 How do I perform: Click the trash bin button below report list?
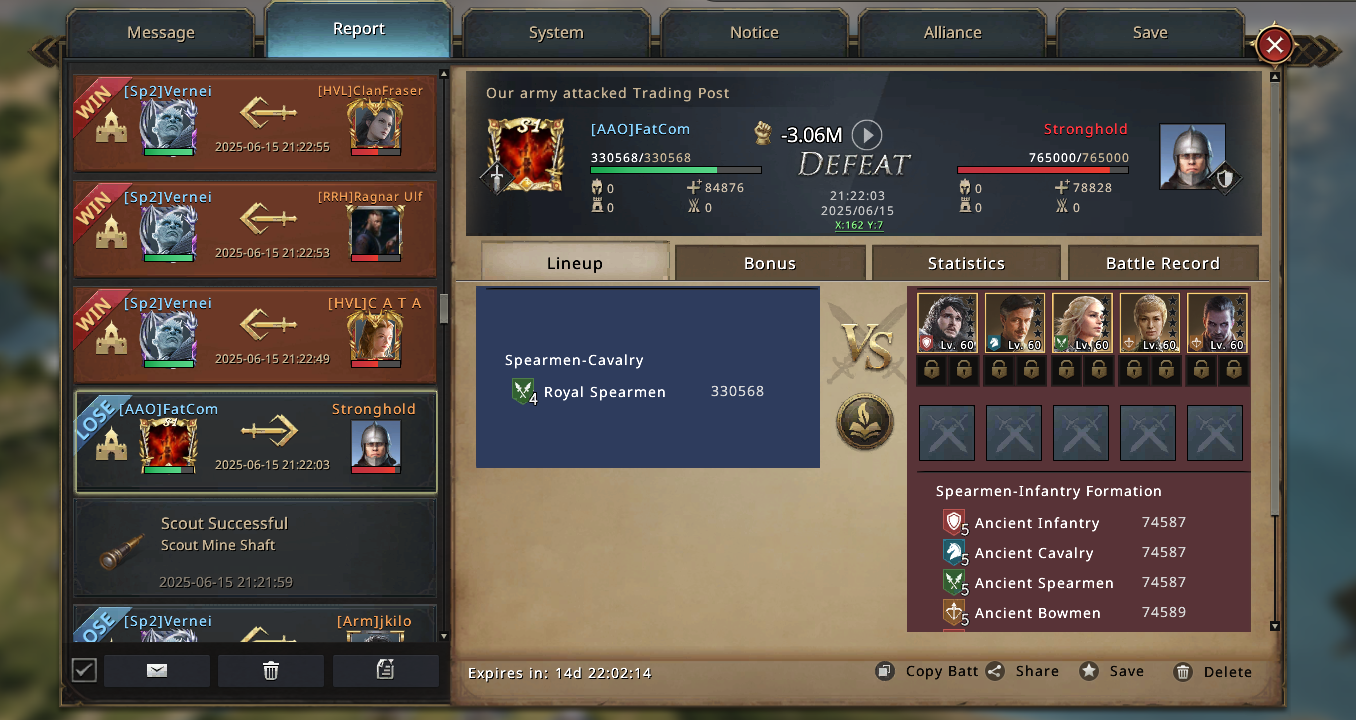point(271,671)
